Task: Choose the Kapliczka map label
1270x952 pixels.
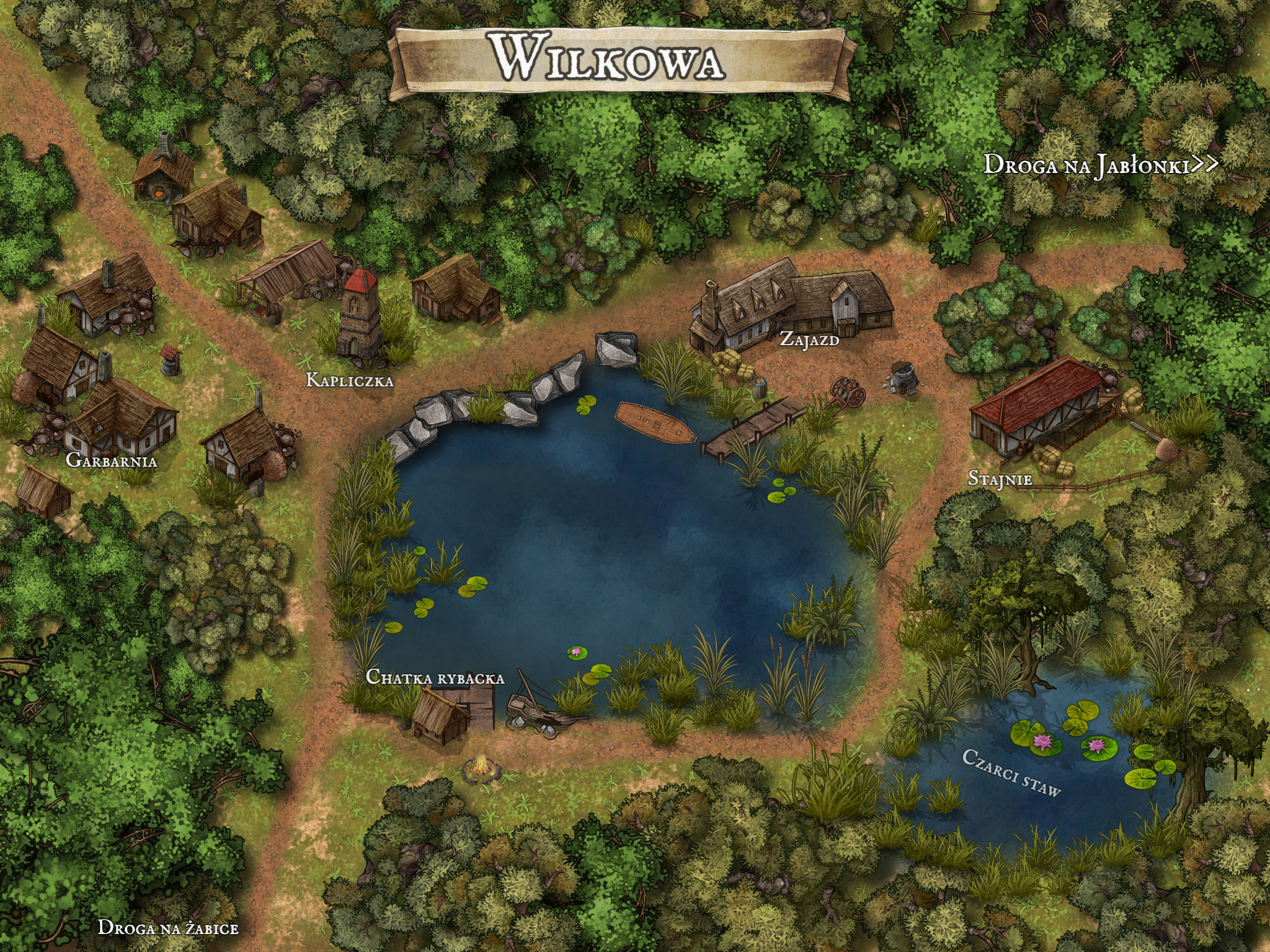Action: click(x=350, y=380)
